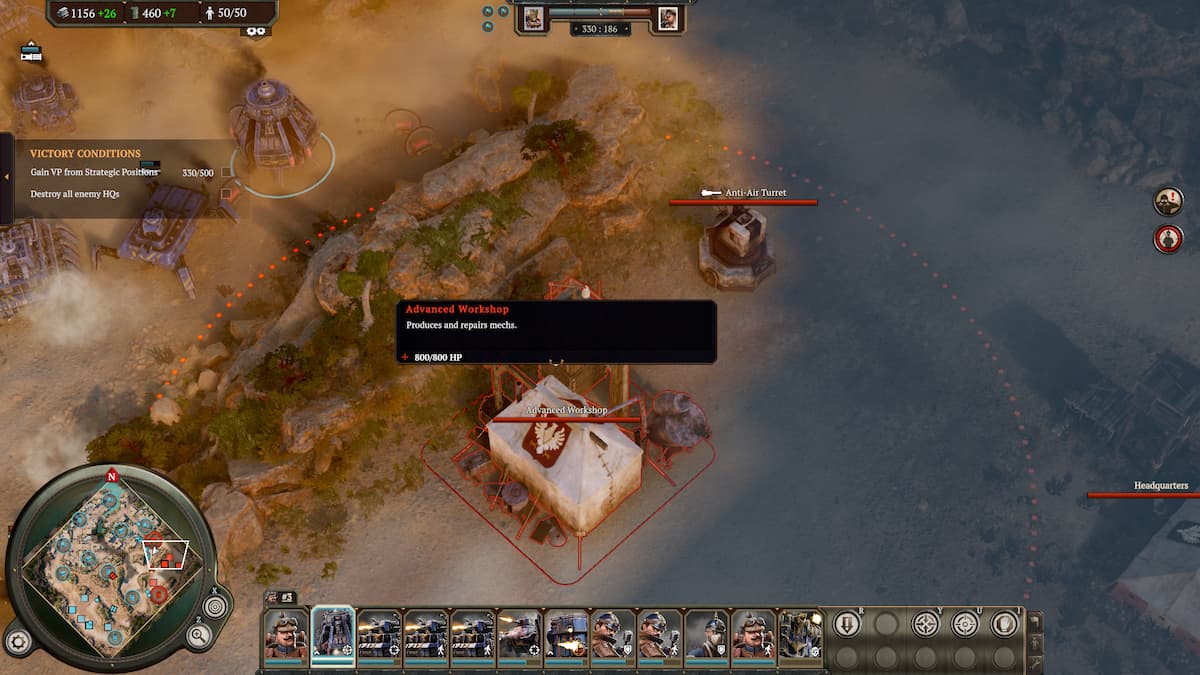Select the leftmost goggled officer unit card
1200x675 pixels.
(286, 634)
